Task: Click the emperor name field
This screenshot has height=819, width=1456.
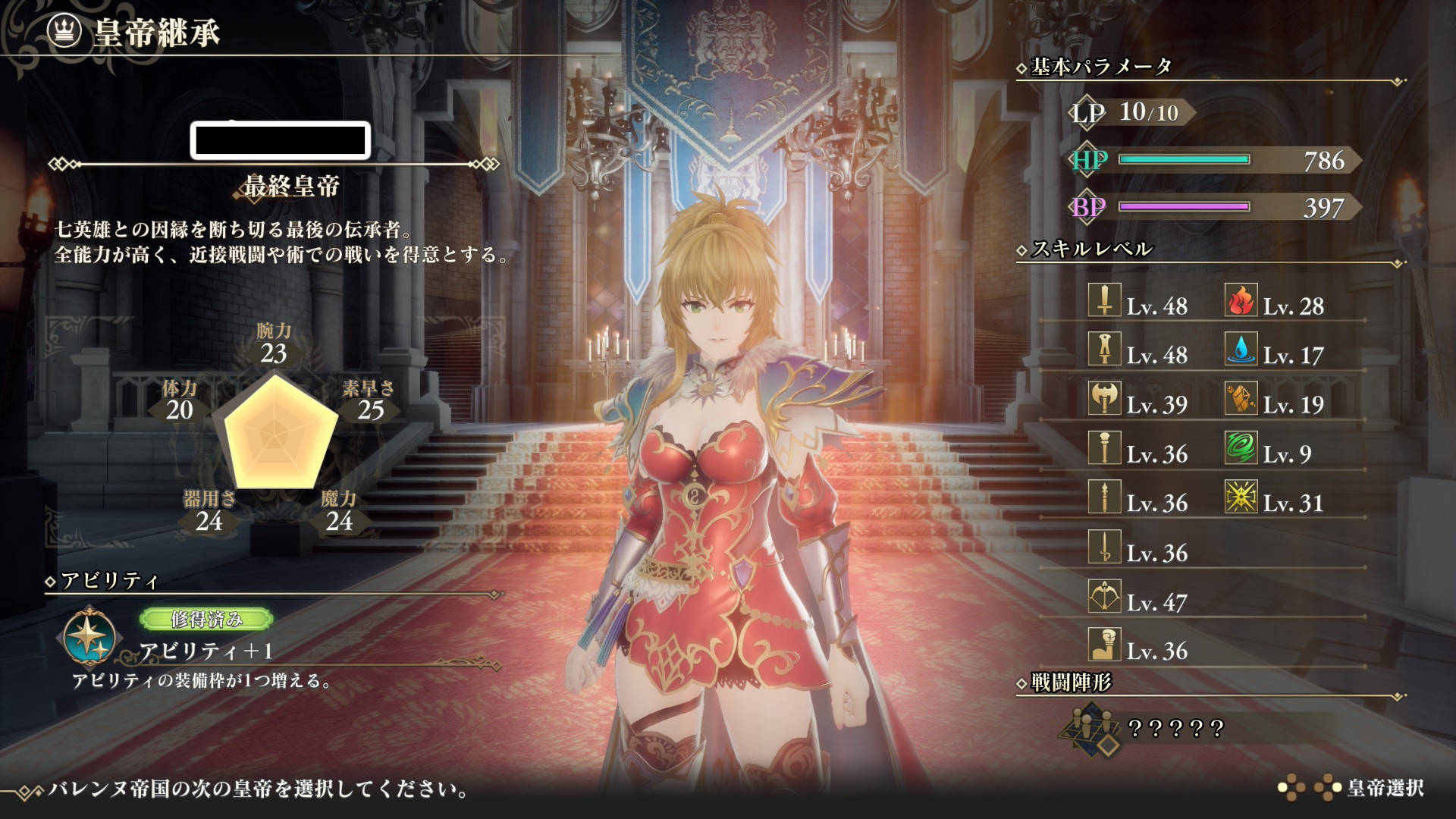Action: pyautogui.click(x=280, y=140)
